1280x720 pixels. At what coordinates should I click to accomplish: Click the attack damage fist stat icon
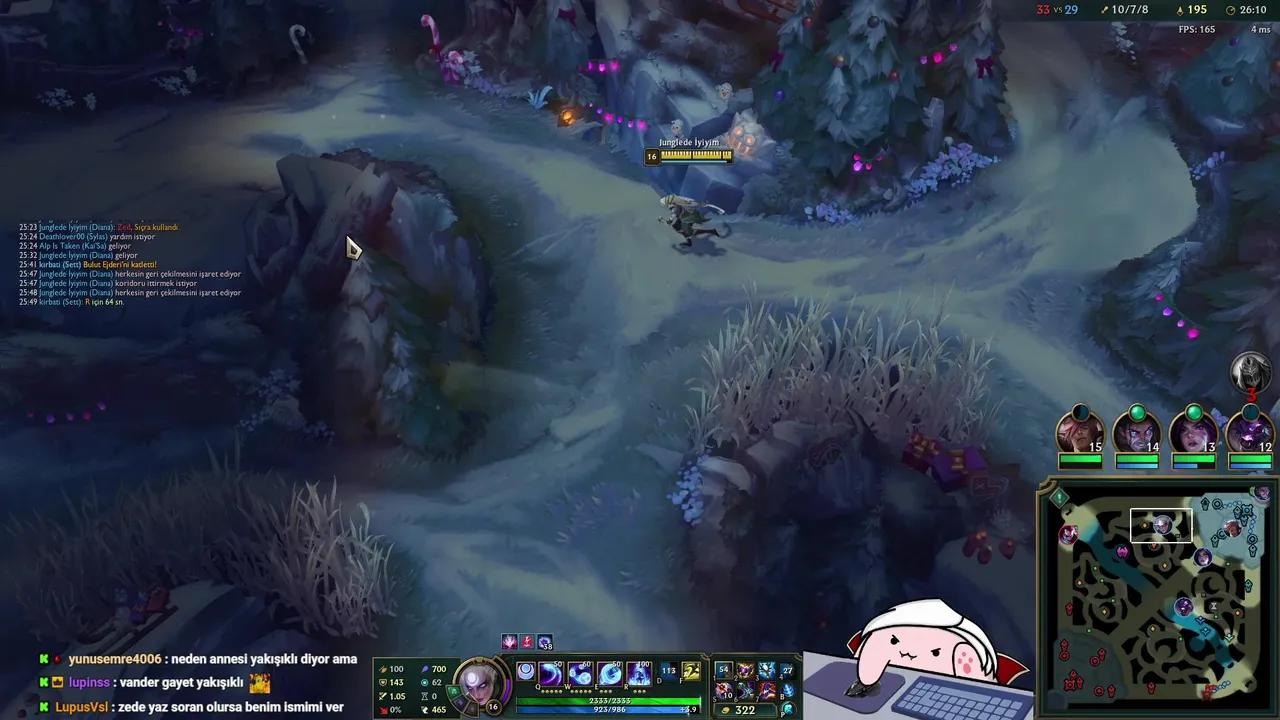click(385, 668)
